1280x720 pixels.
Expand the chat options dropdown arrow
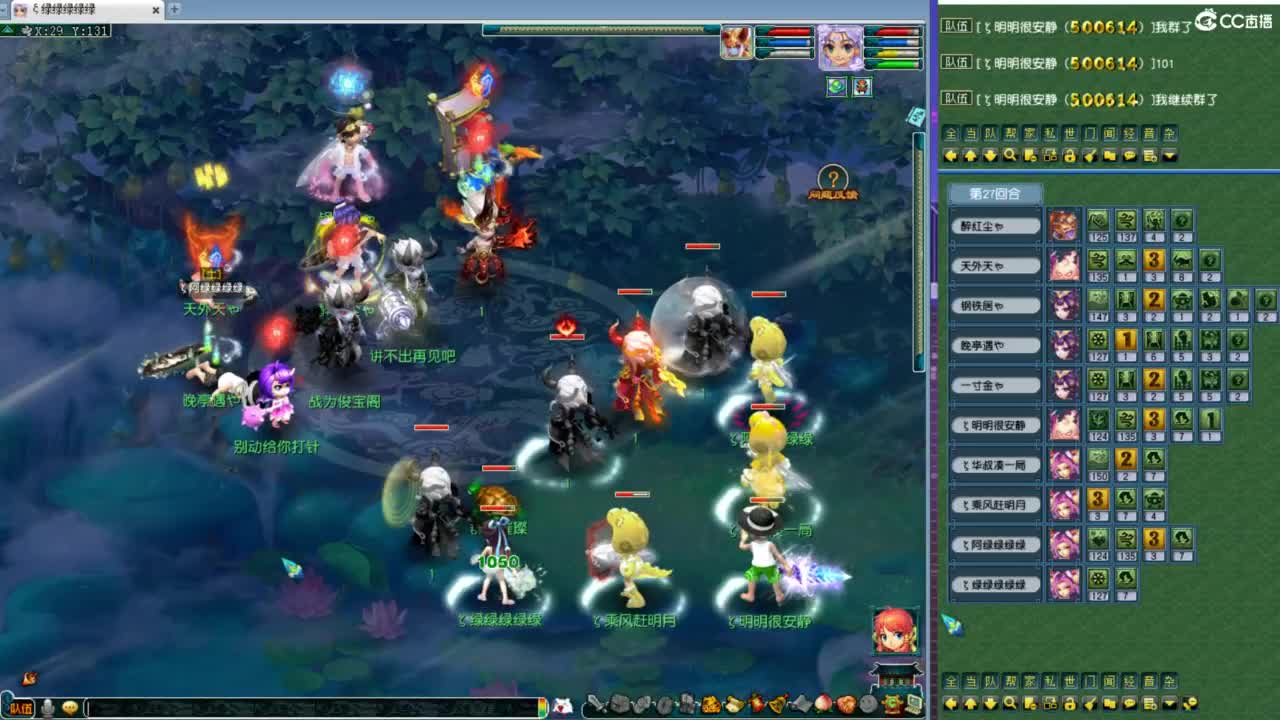click(x=1170, y=155)
